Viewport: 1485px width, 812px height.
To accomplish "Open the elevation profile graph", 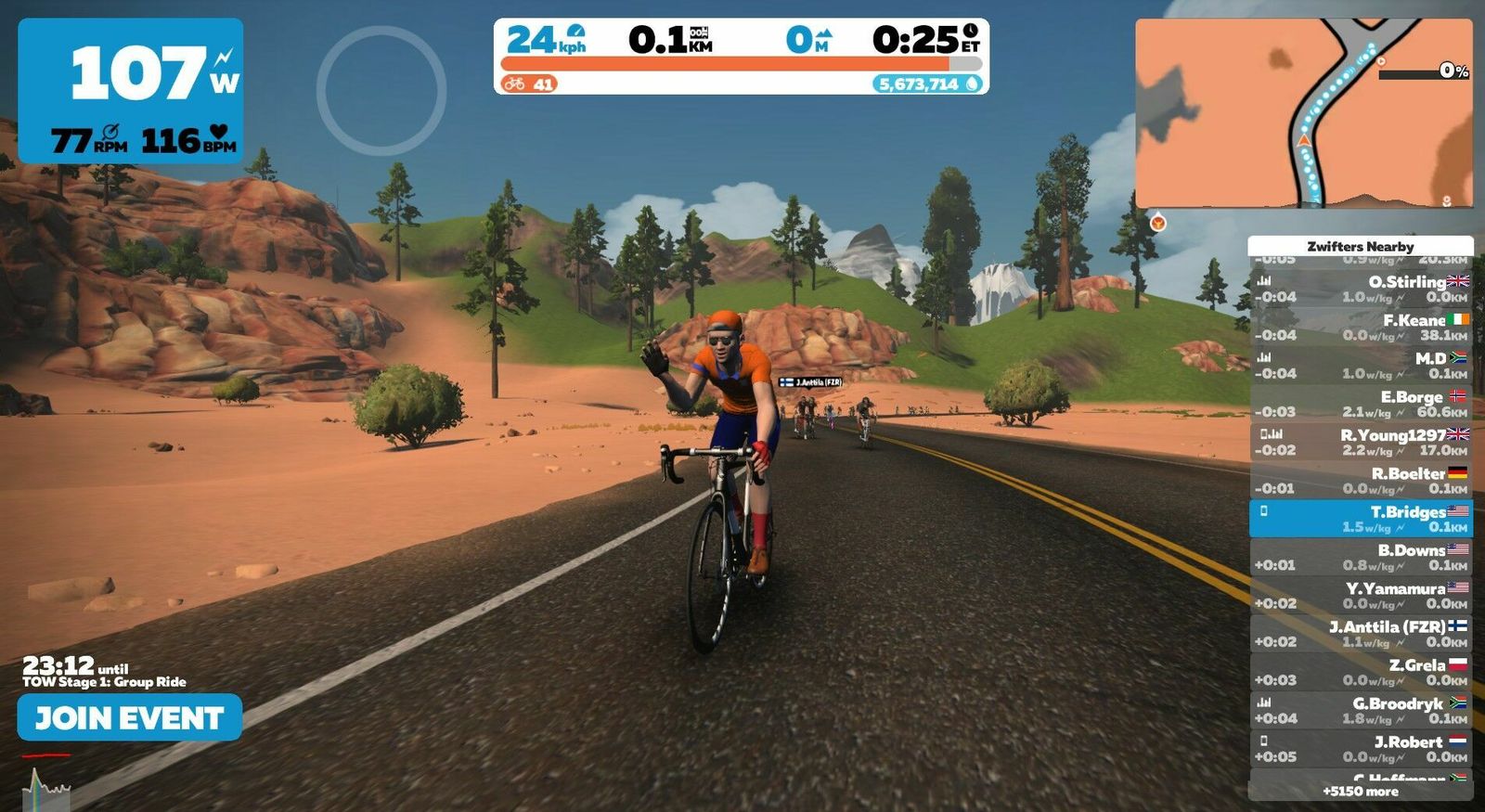I will pos(46,787).
